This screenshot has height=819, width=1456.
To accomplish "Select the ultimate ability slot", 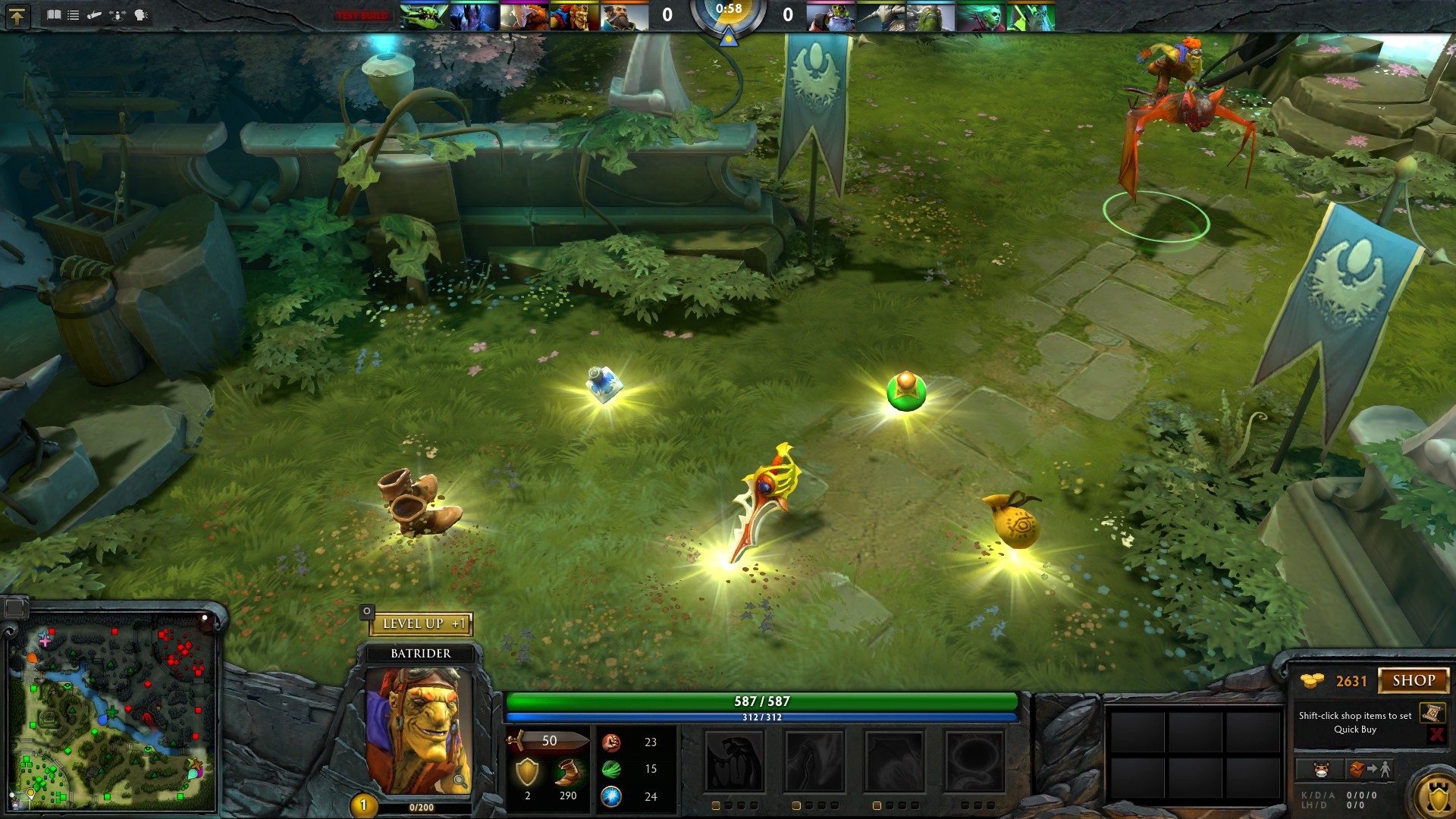I will coord(974,761).
